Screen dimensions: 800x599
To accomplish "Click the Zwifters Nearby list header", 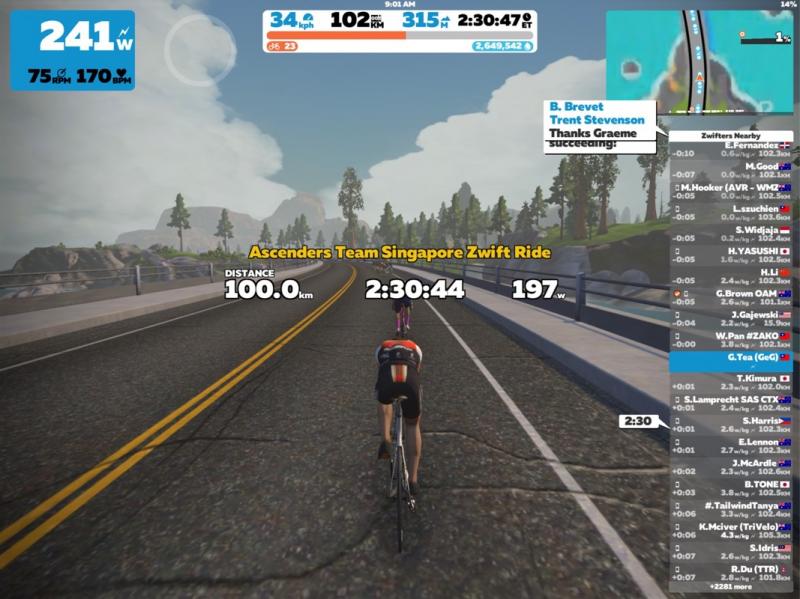I will coord(730,135).
